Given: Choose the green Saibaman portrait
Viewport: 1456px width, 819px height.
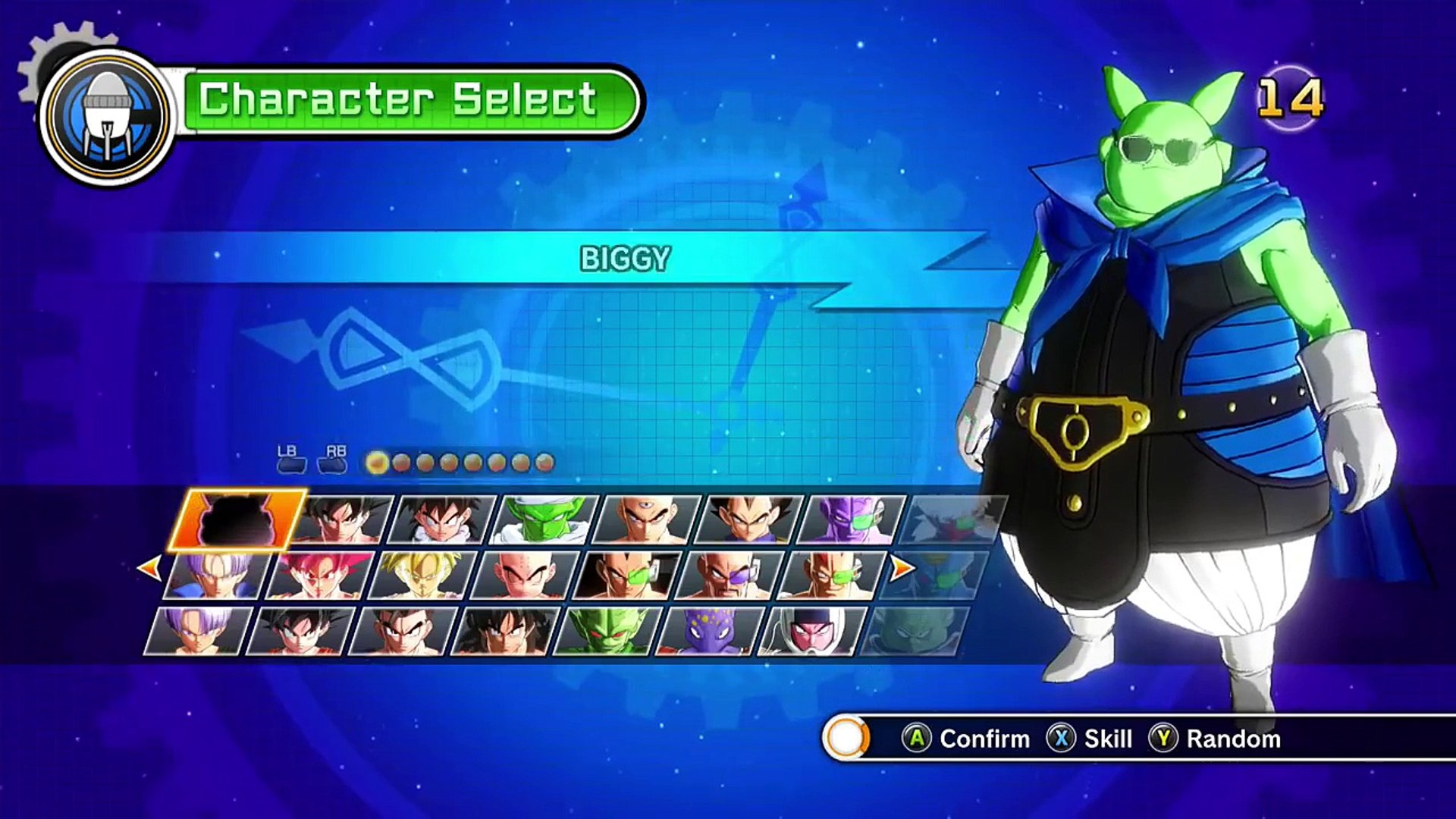Looking at the screenshot, I should click(x=607, y=631).
